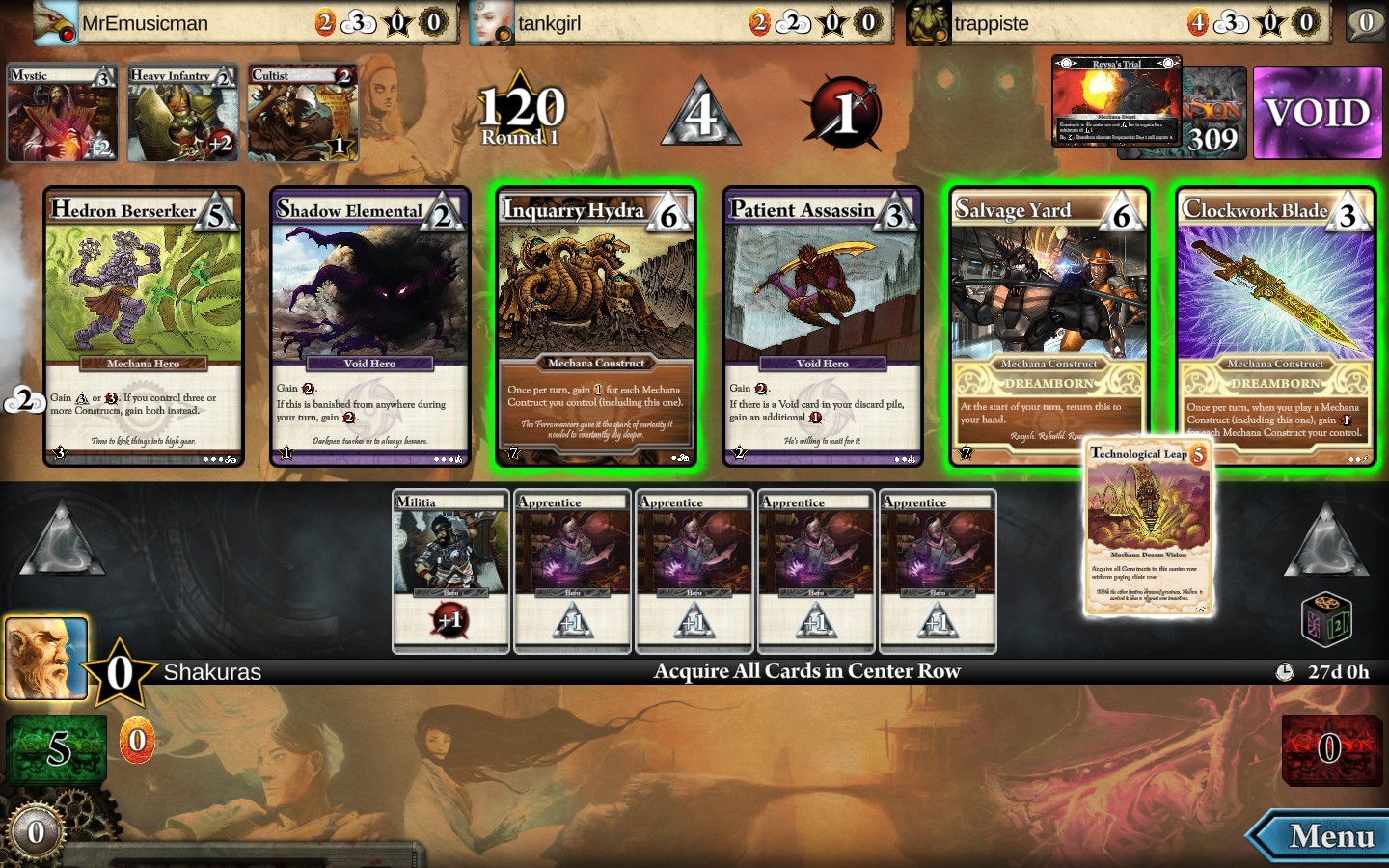Image resolution: width=1389 pixels, height=868 pixels.
Task: View MrEmusicman's player panel
Action: 241,22
